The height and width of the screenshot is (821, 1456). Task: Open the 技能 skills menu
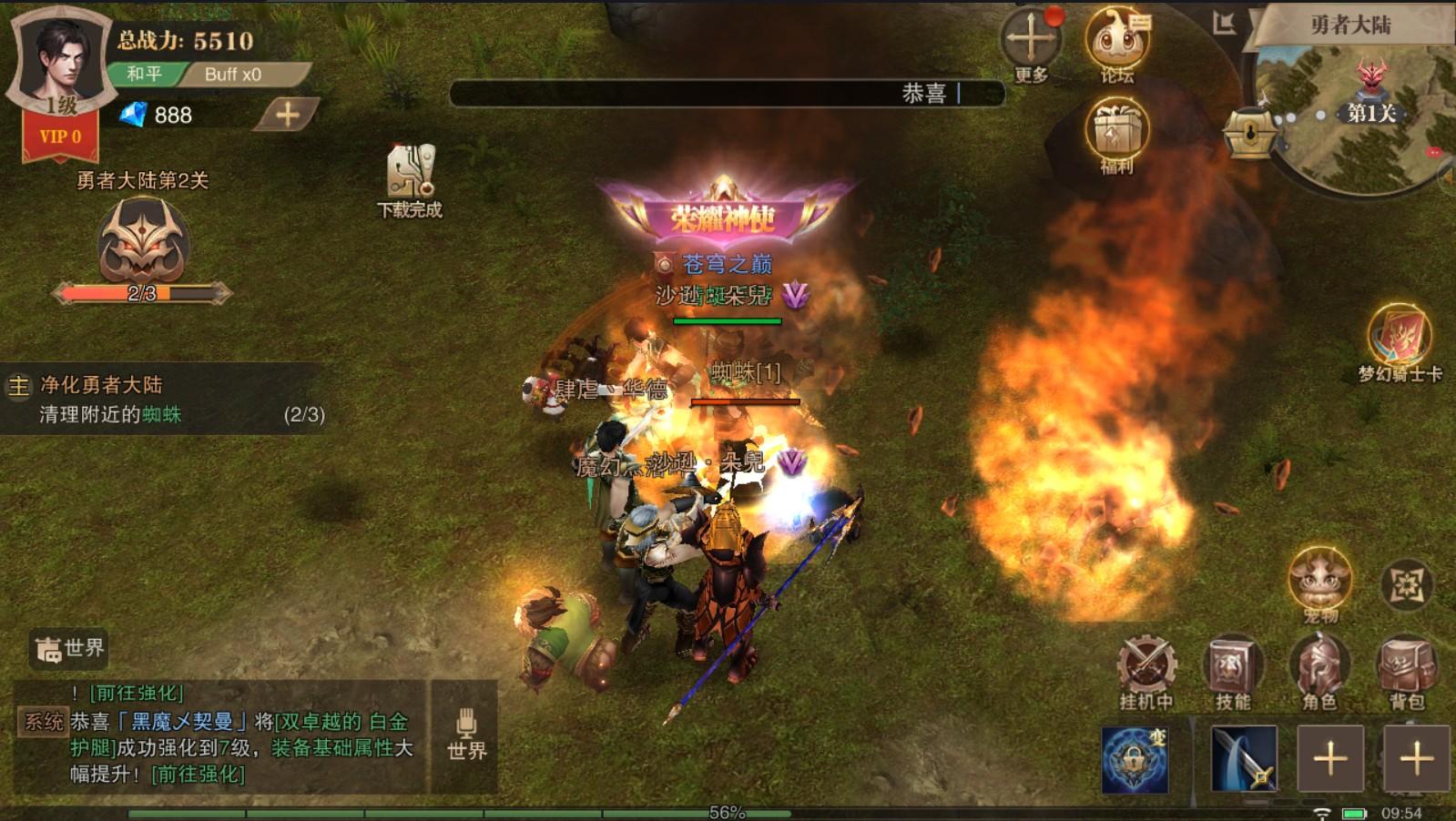click(1232, 669)
